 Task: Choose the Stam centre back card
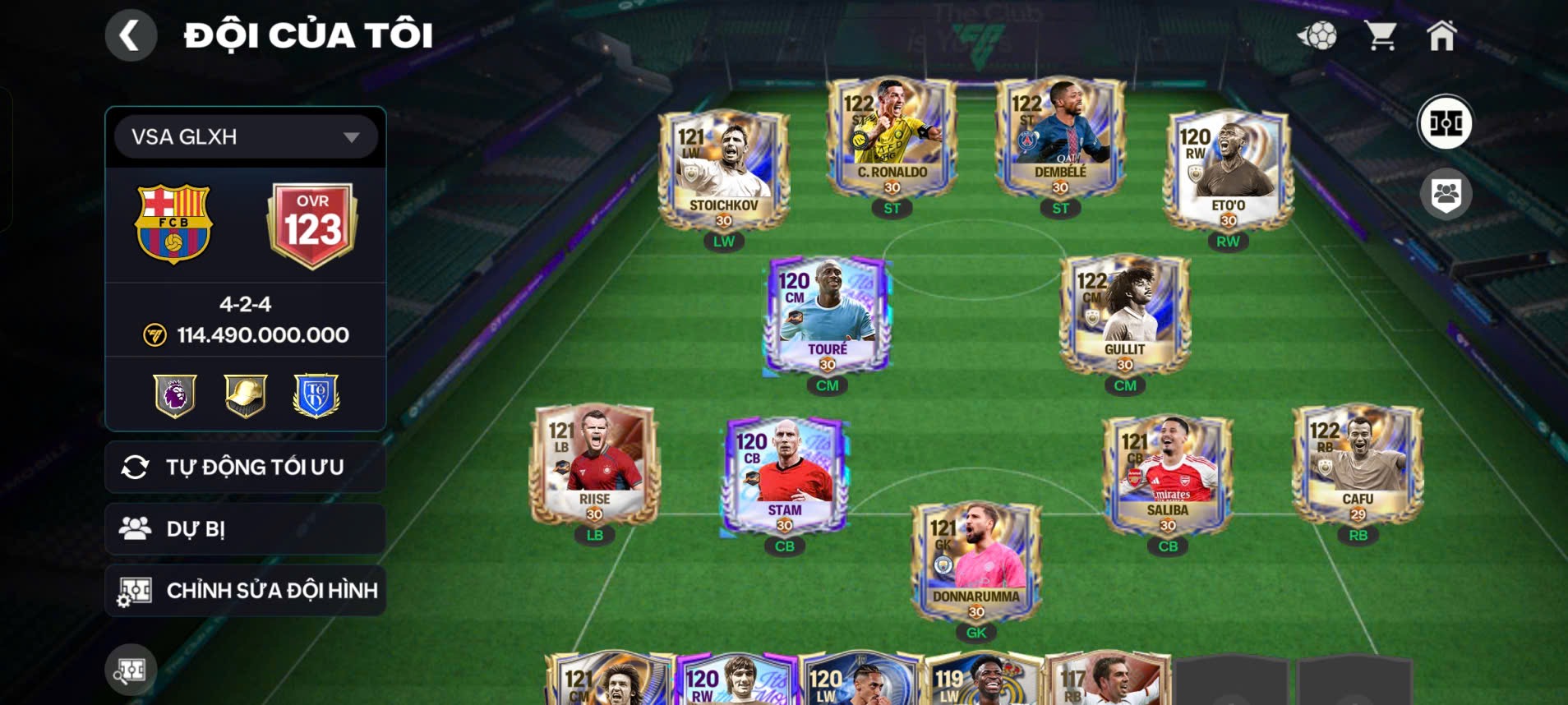(785, 475)
